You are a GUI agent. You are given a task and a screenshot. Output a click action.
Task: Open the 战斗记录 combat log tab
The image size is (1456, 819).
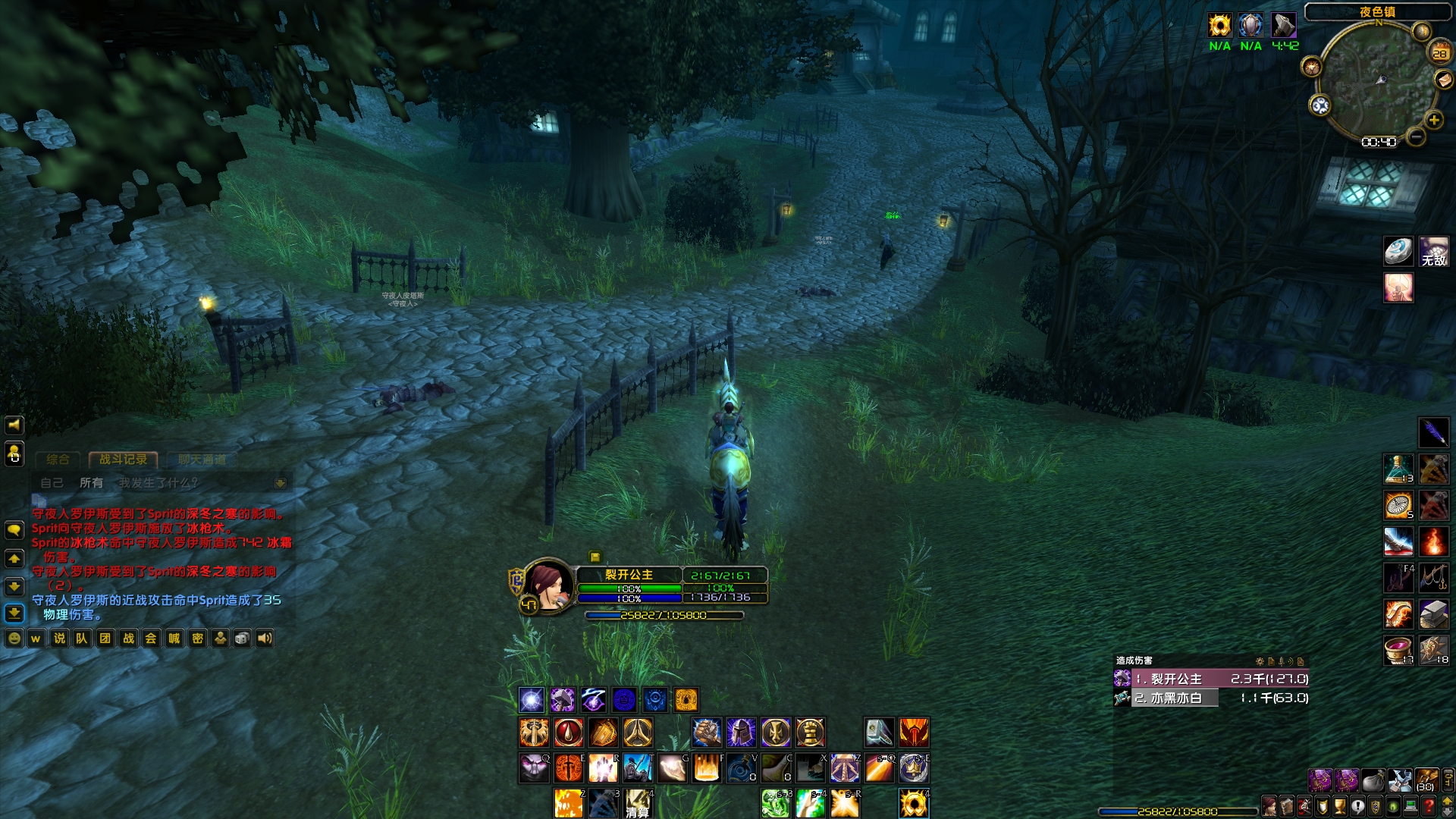(123, 460)
